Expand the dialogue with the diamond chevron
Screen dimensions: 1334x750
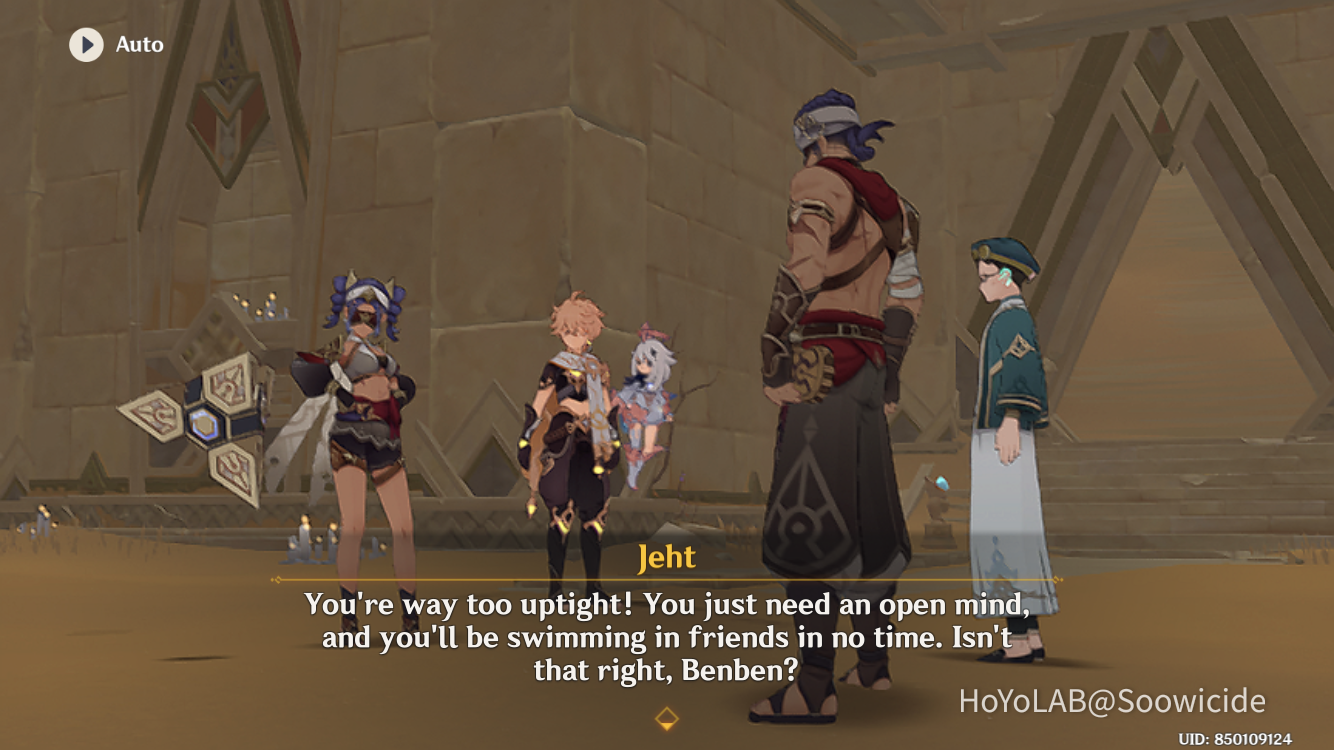(667, 717)
